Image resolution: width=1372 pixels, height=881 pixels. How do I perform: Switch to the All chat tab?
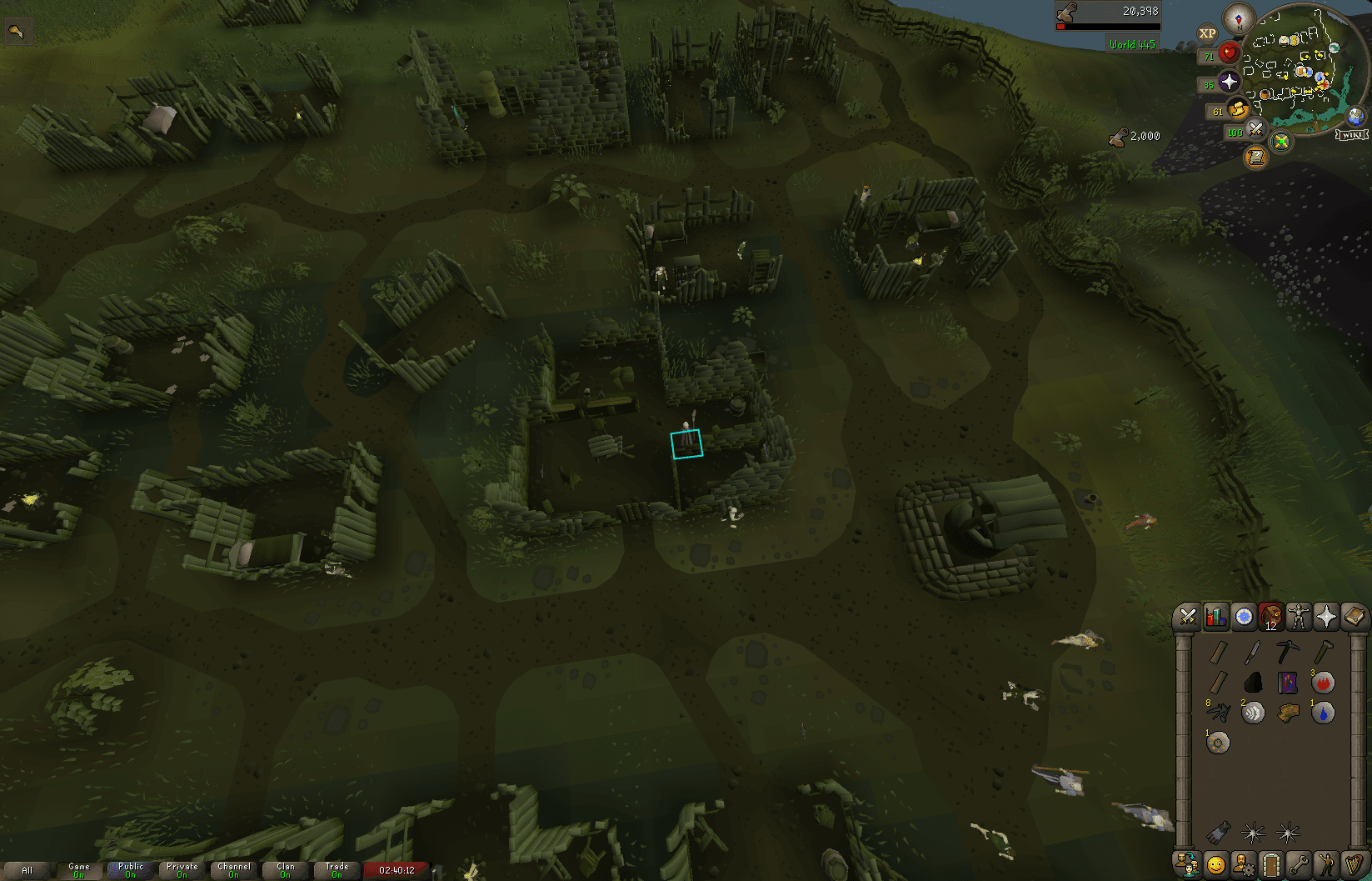click(x=27, y=869)
